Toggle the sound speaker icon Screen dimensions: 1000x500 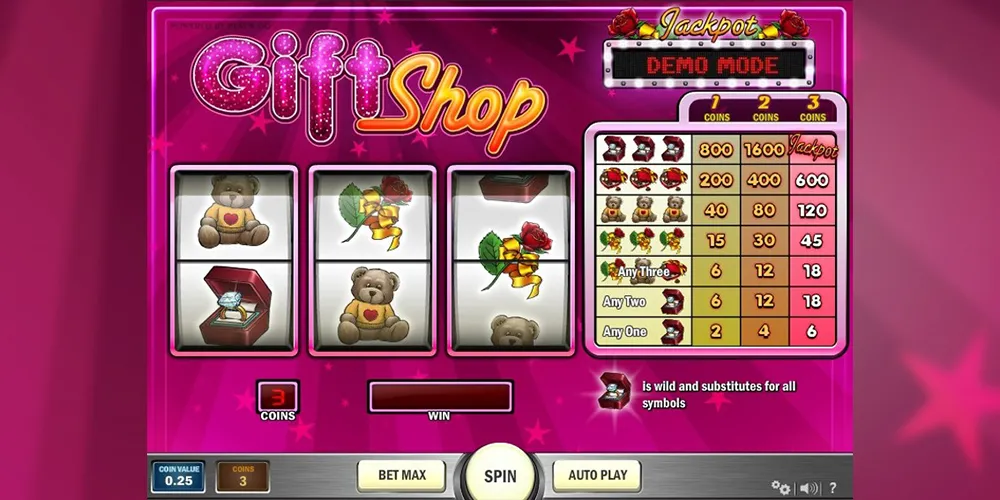[x=808, y=487]
